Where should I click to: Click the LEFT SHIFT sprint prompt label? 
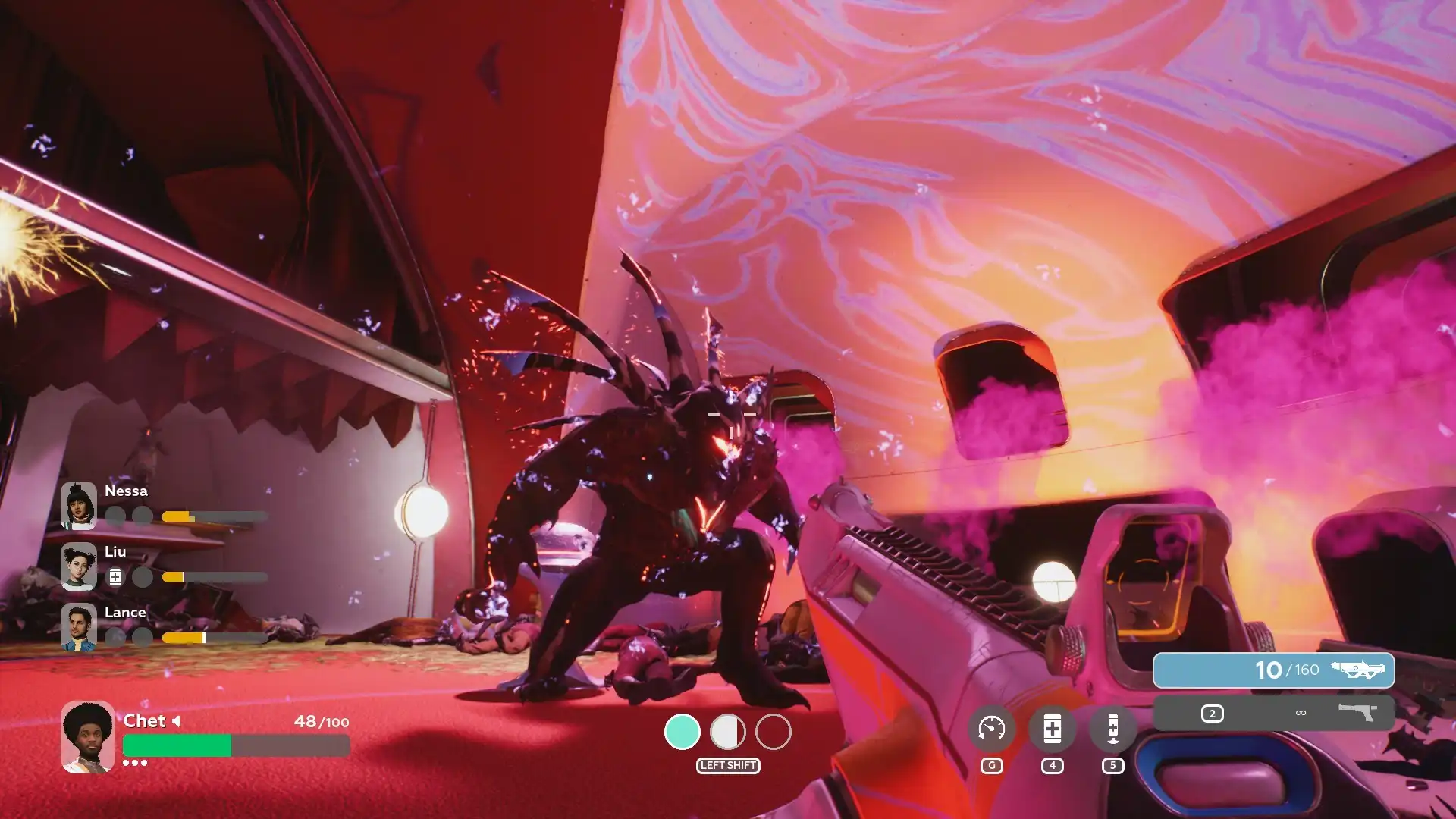(x=727, y=767)
